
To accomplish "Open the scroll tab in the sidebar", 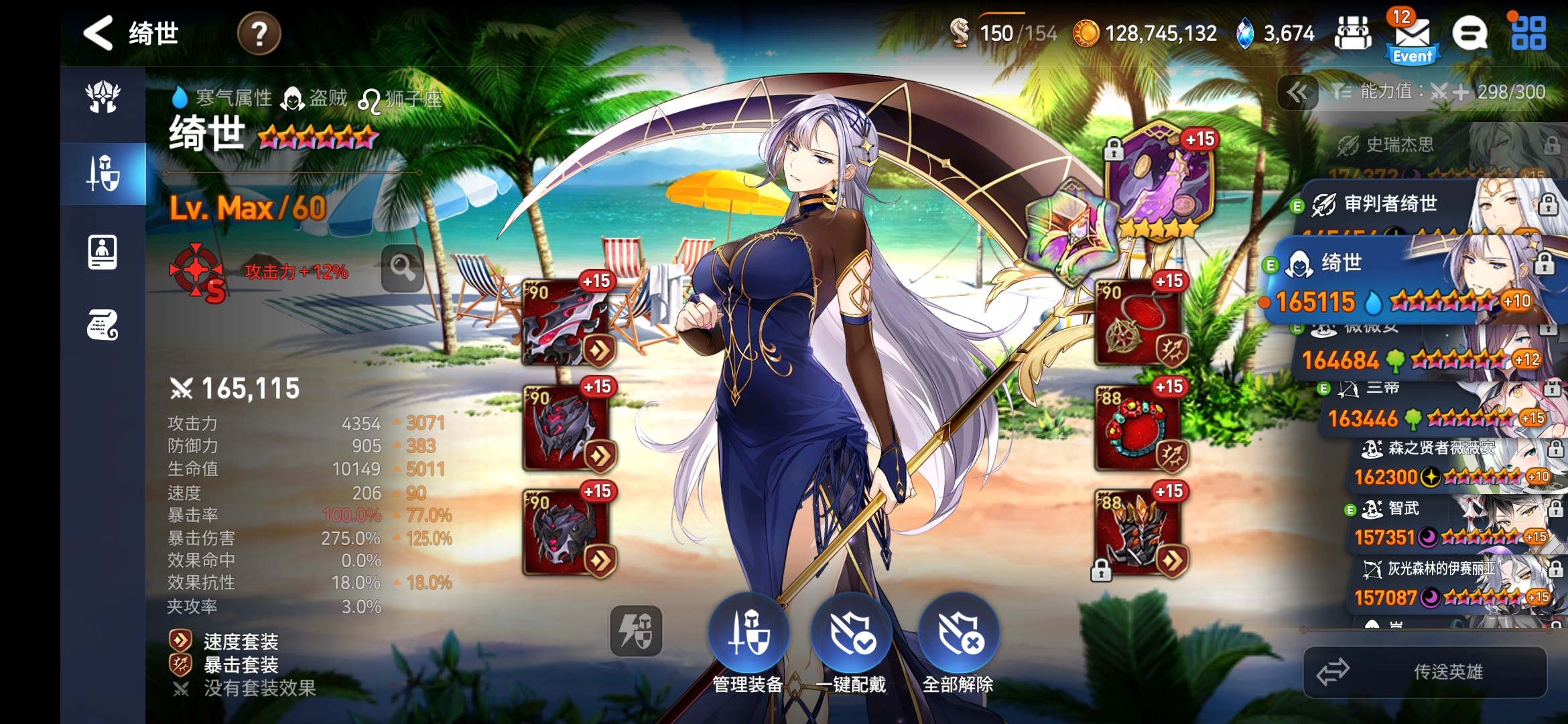I will tap(103, 325).
